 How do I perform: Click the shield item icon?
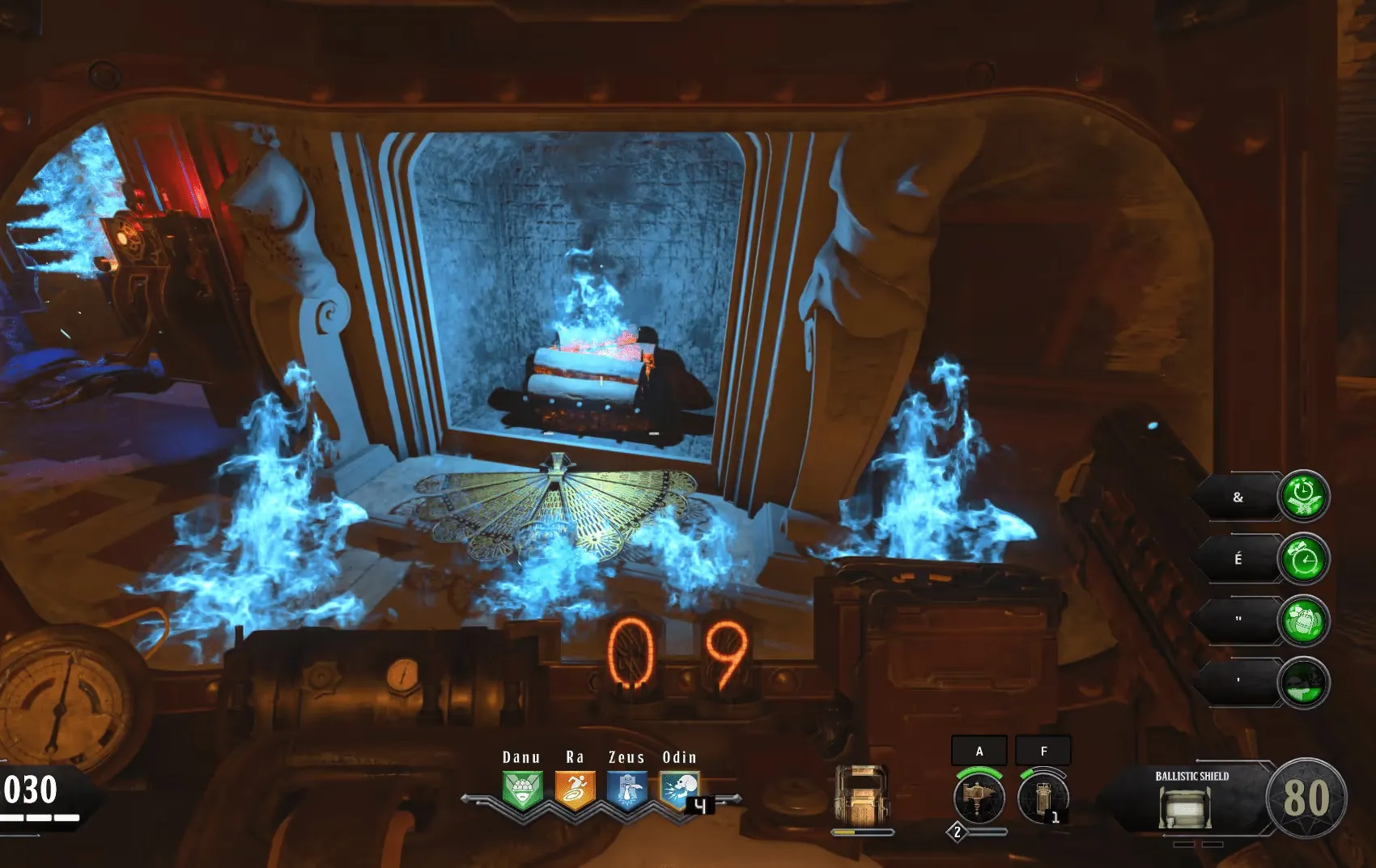861,794
